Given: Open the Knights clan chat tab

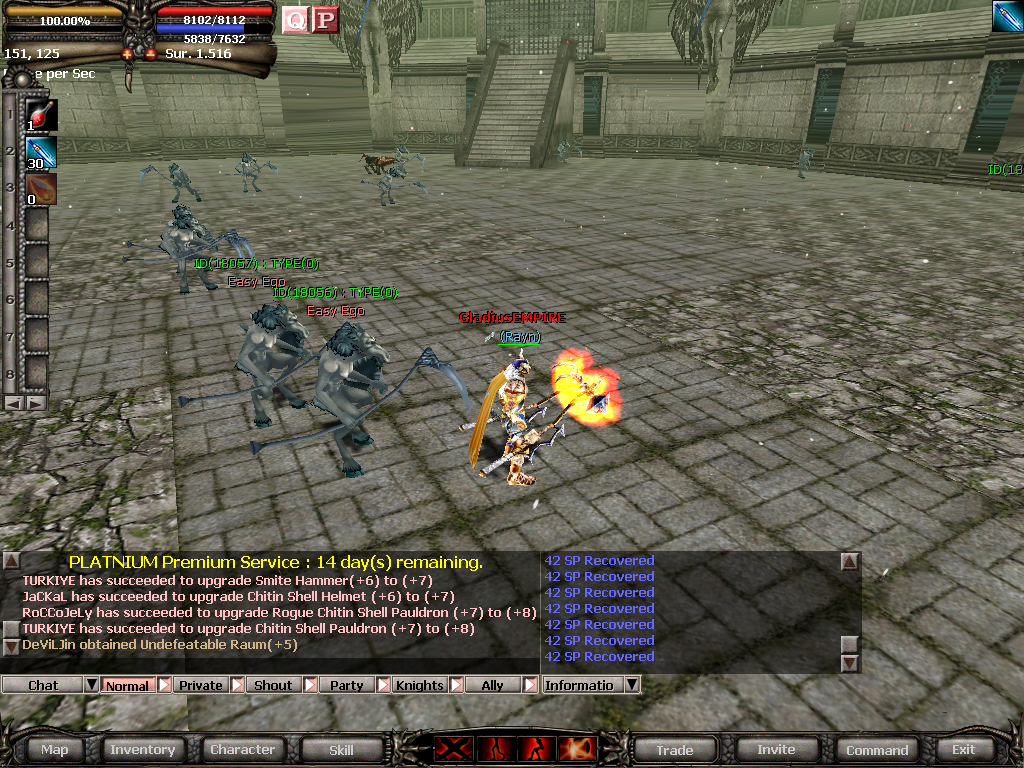Looking at the screenshot, I should (x=419, y=685).
